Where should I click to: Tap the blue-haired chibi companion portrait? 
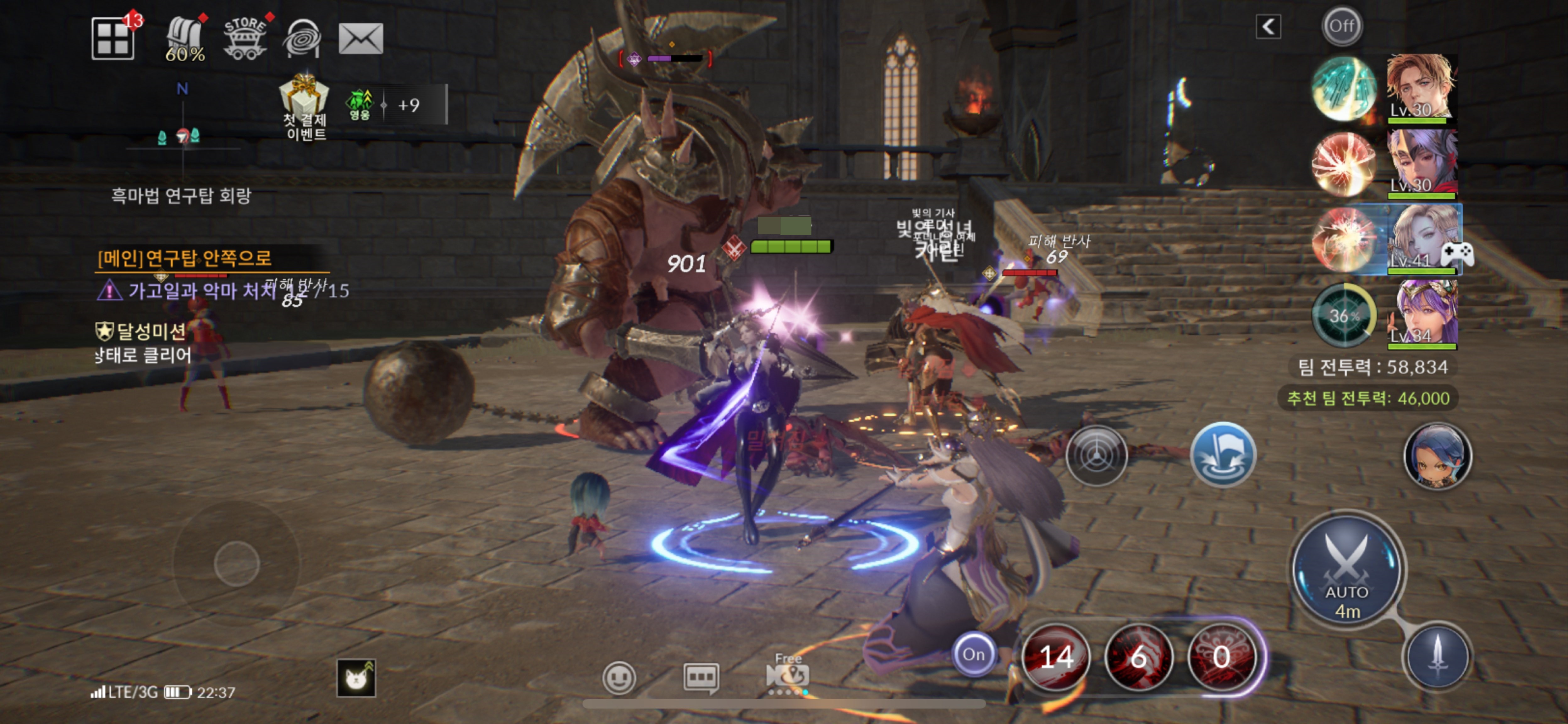click(x=1437, y=456)
